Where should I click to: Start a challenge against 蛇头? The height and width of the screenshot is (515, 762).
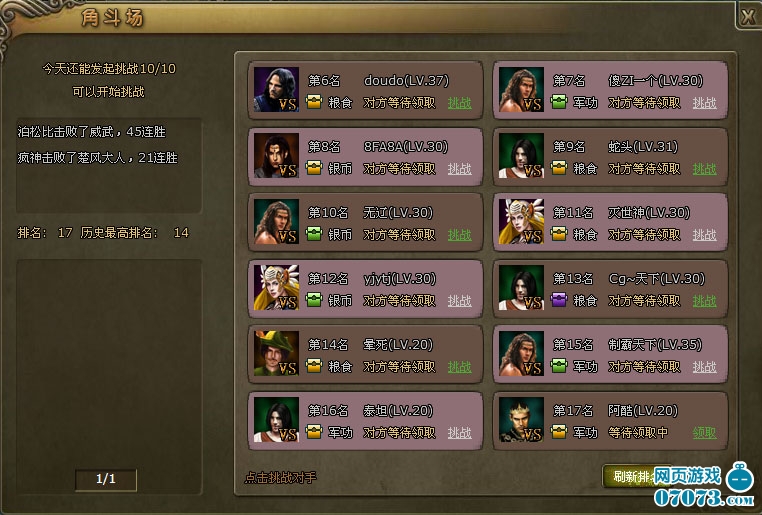pyautogui.click(x=704, y=168)
